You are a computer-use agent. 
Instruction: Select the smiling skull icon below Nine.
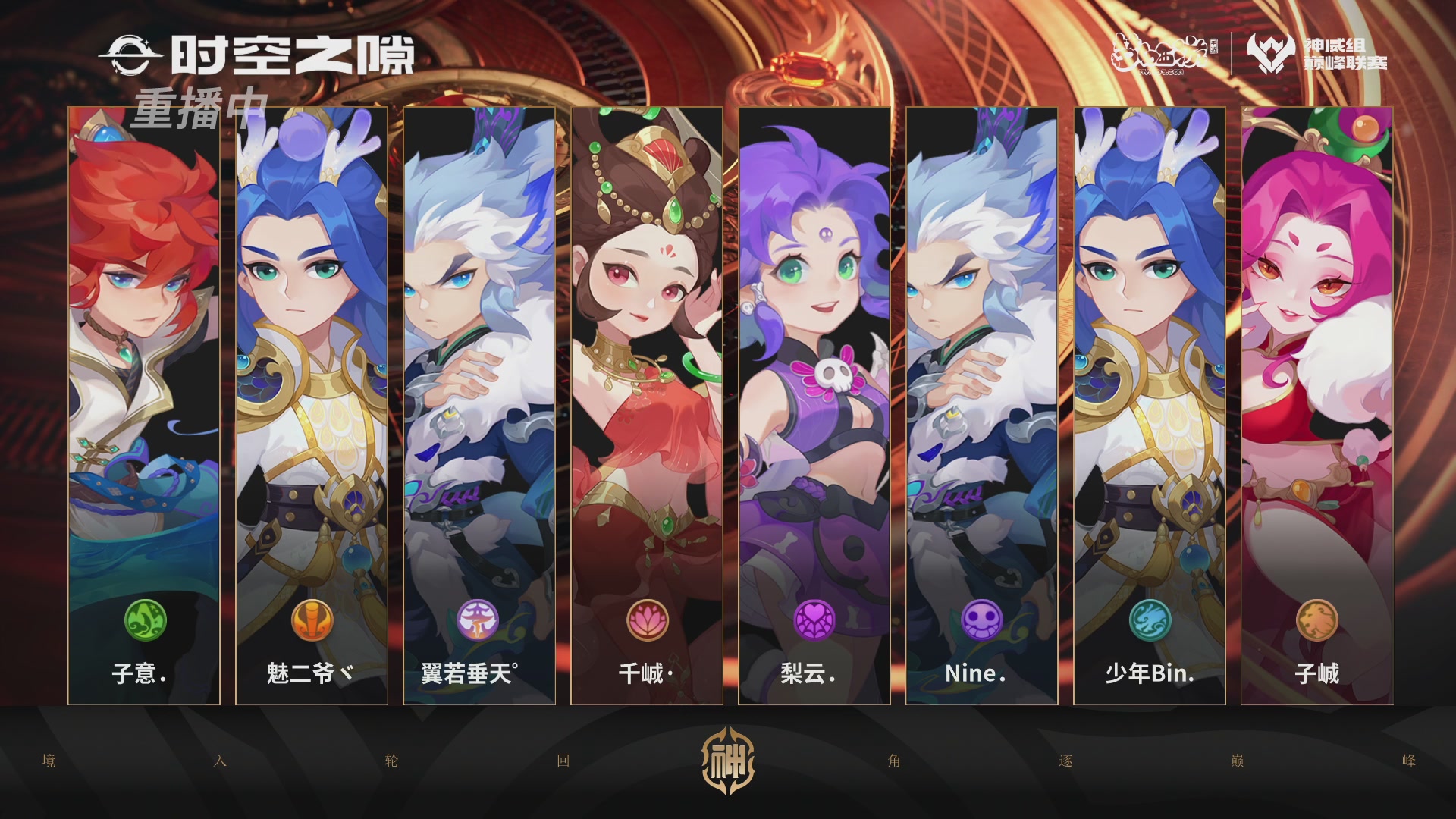(981, 622)
